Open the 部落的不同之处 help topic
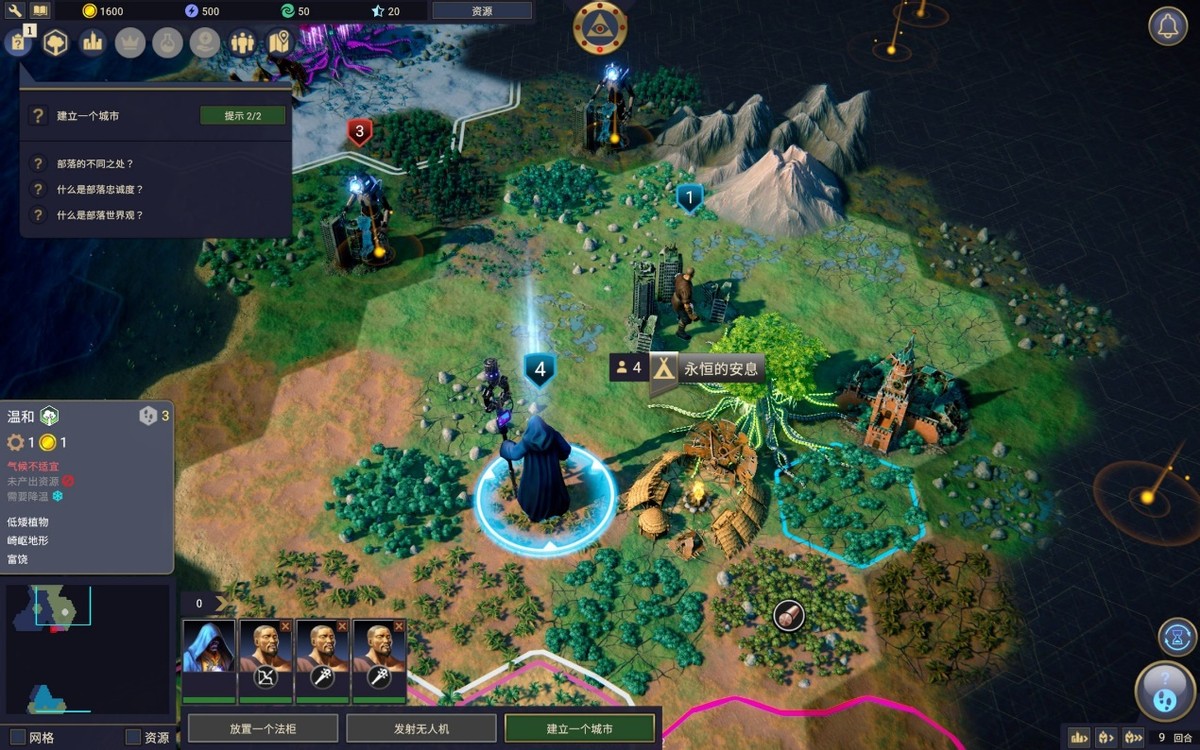The height and width of the screenshot is (750, 1200). tap(96, 163)
